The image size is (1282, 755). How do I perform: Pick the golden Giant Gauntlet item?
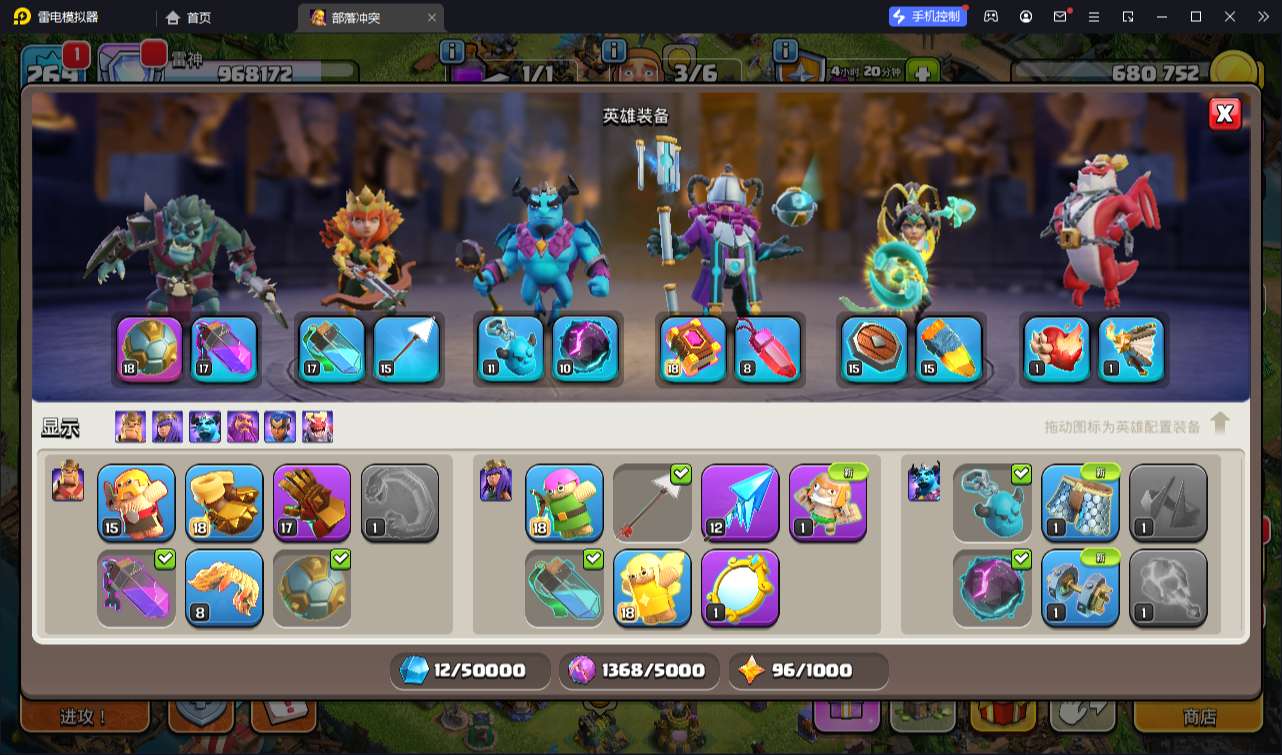(x=224, y=502)
